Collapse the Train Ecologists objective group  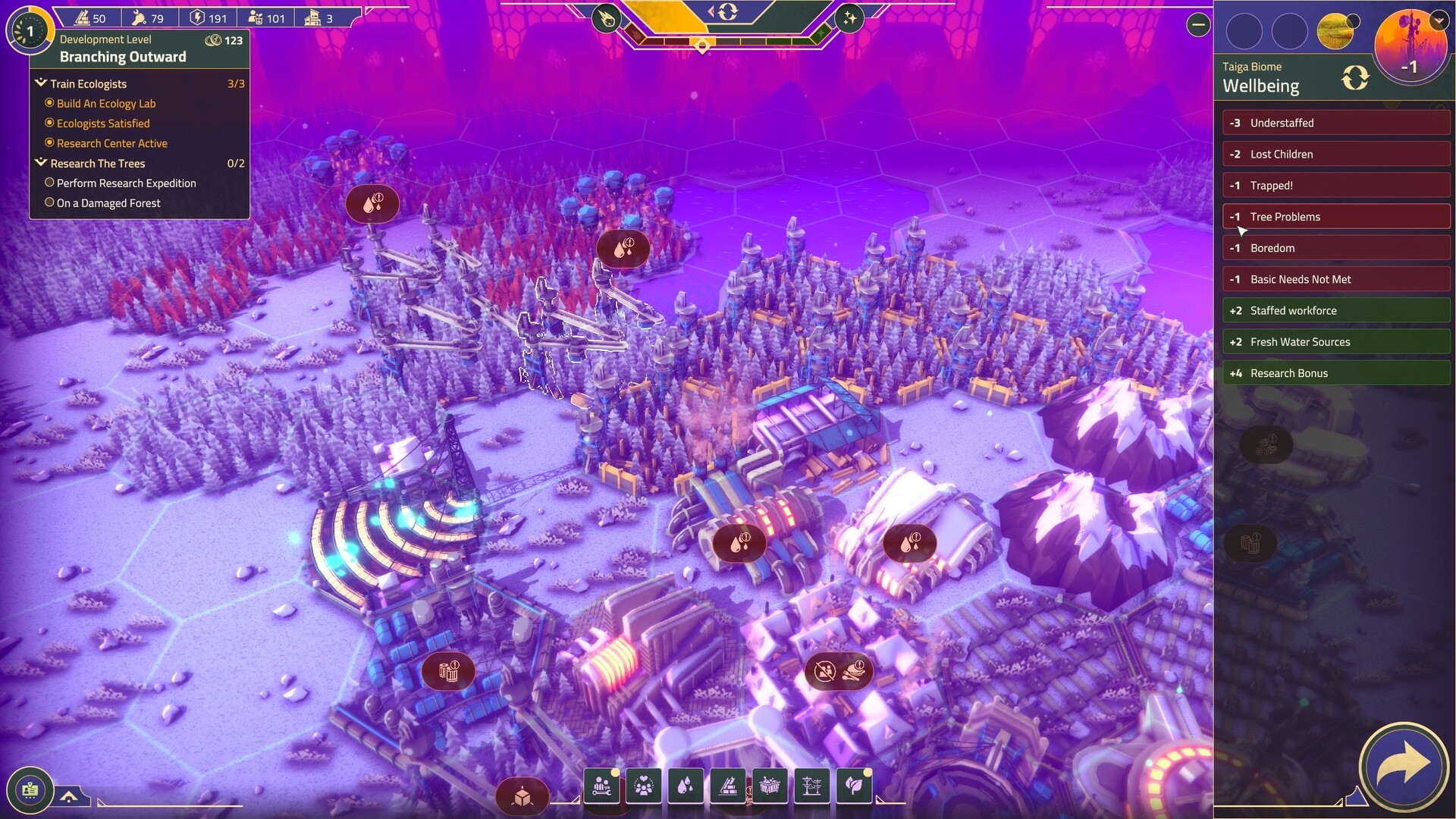click(x=41, y=83)
